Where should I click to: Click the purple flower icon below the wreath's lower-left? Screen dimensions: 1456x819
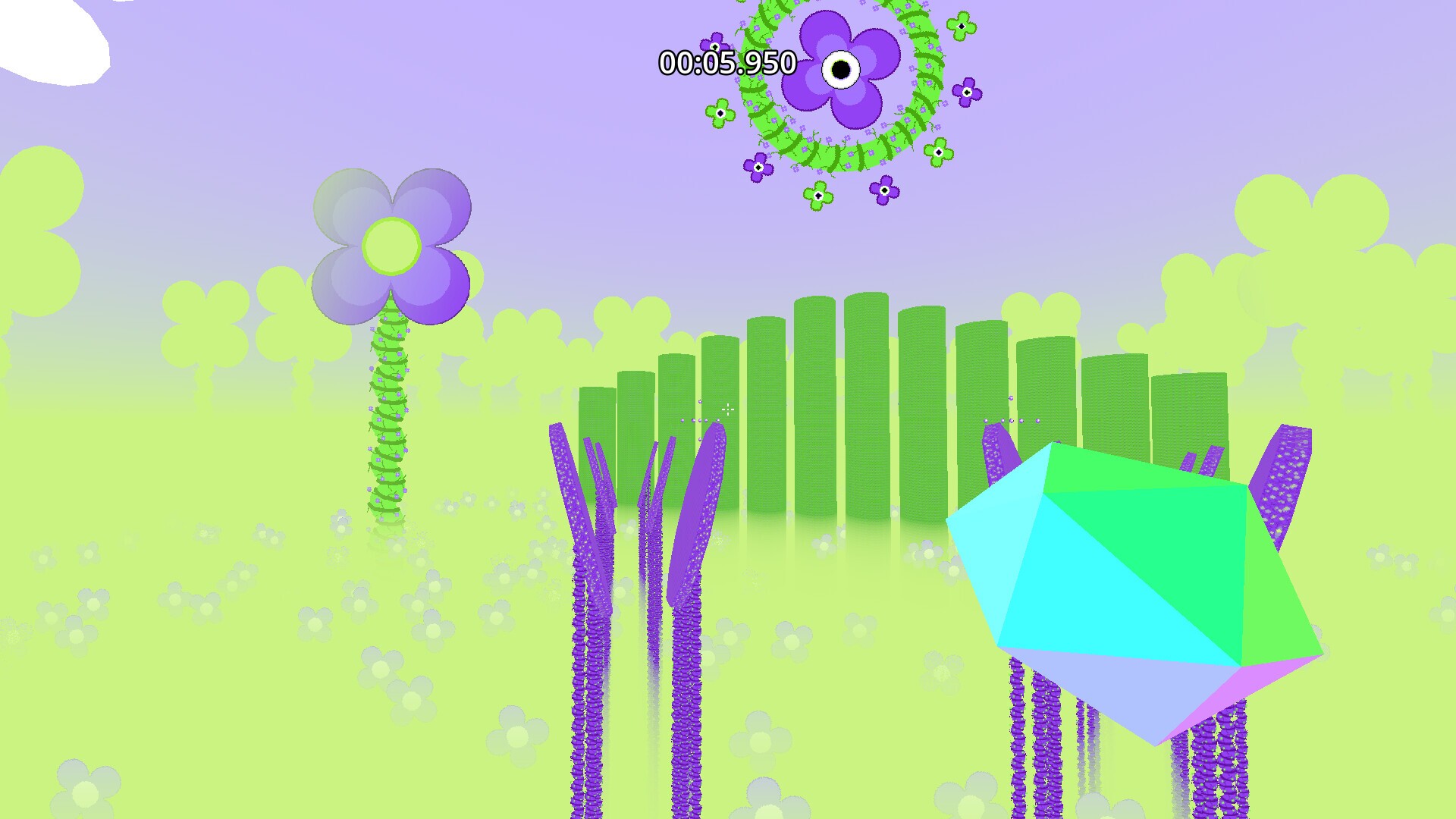(x=758, y=165)
